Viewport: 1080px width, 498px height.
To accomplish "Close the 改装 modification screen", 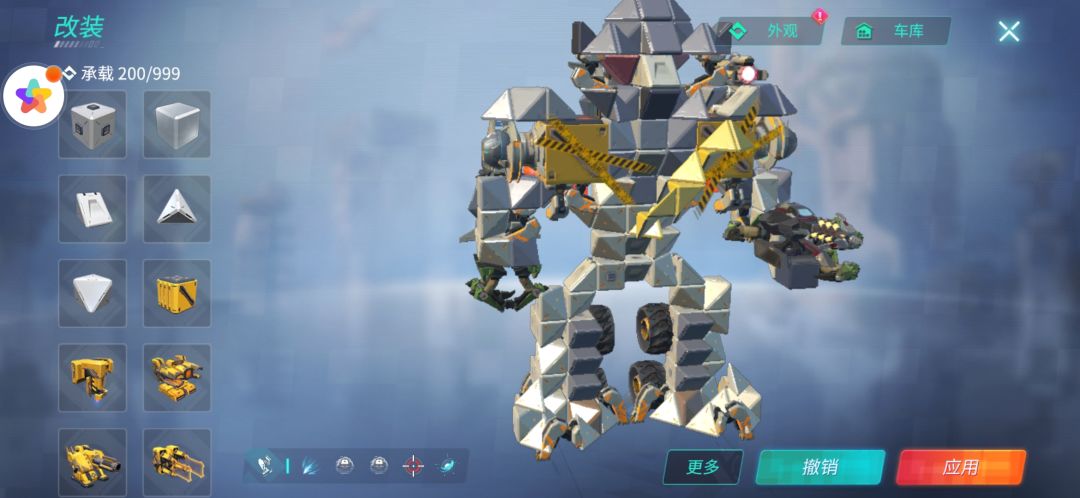I will click(1008, 31).
